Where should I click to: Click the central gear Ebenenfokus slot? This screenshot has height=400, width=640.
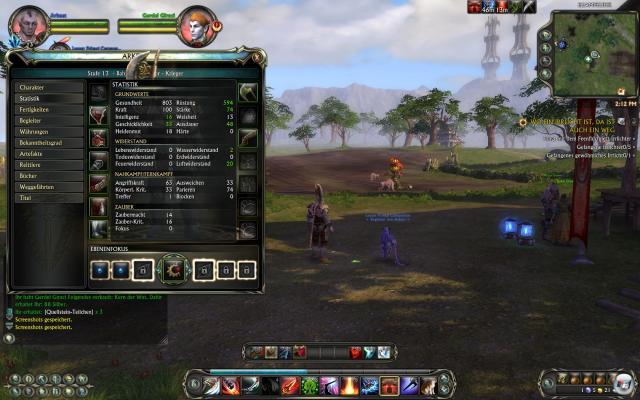tap(173, 269)
